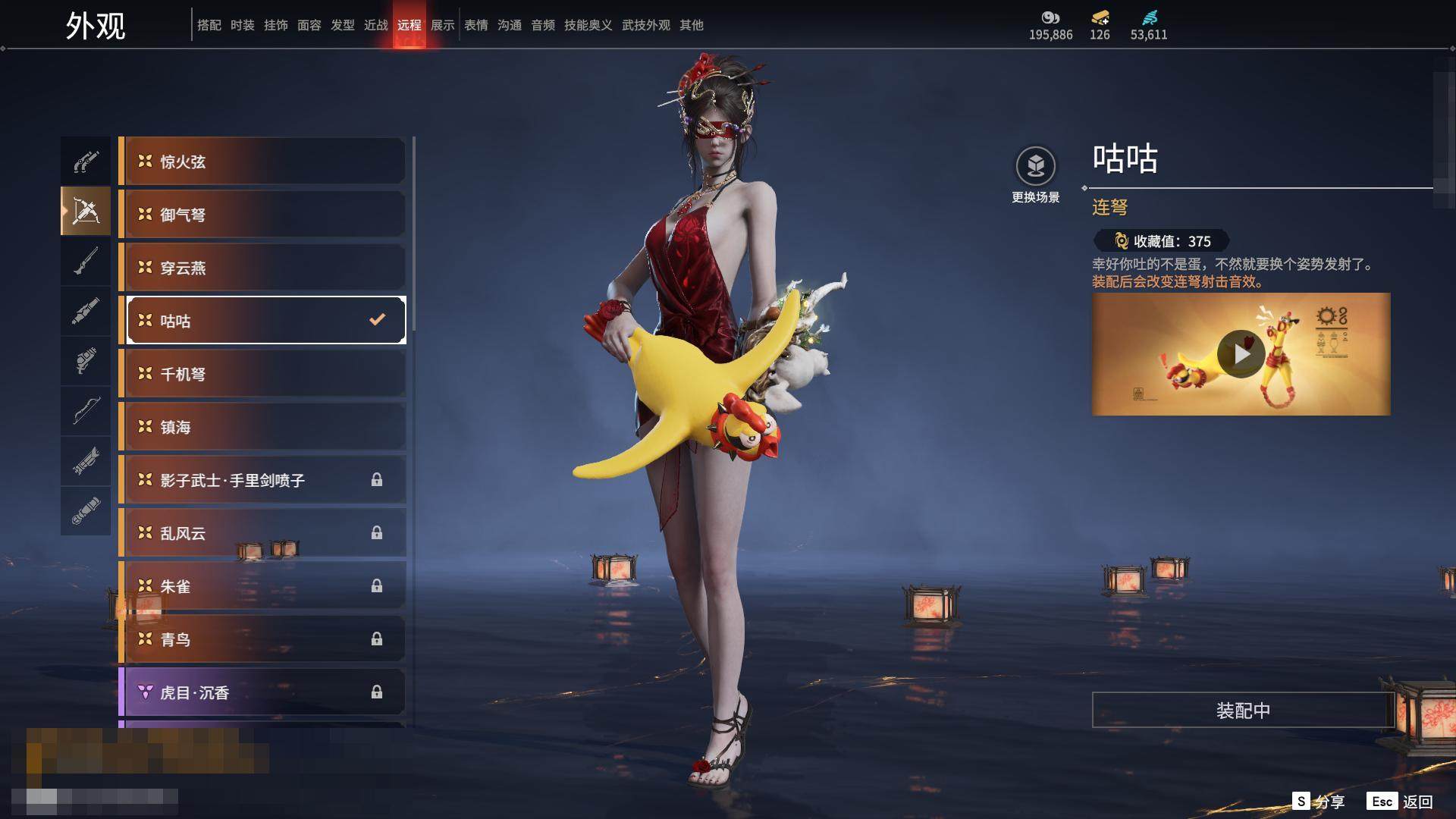Select the repeating crossbow weapon category

[86, 211]
